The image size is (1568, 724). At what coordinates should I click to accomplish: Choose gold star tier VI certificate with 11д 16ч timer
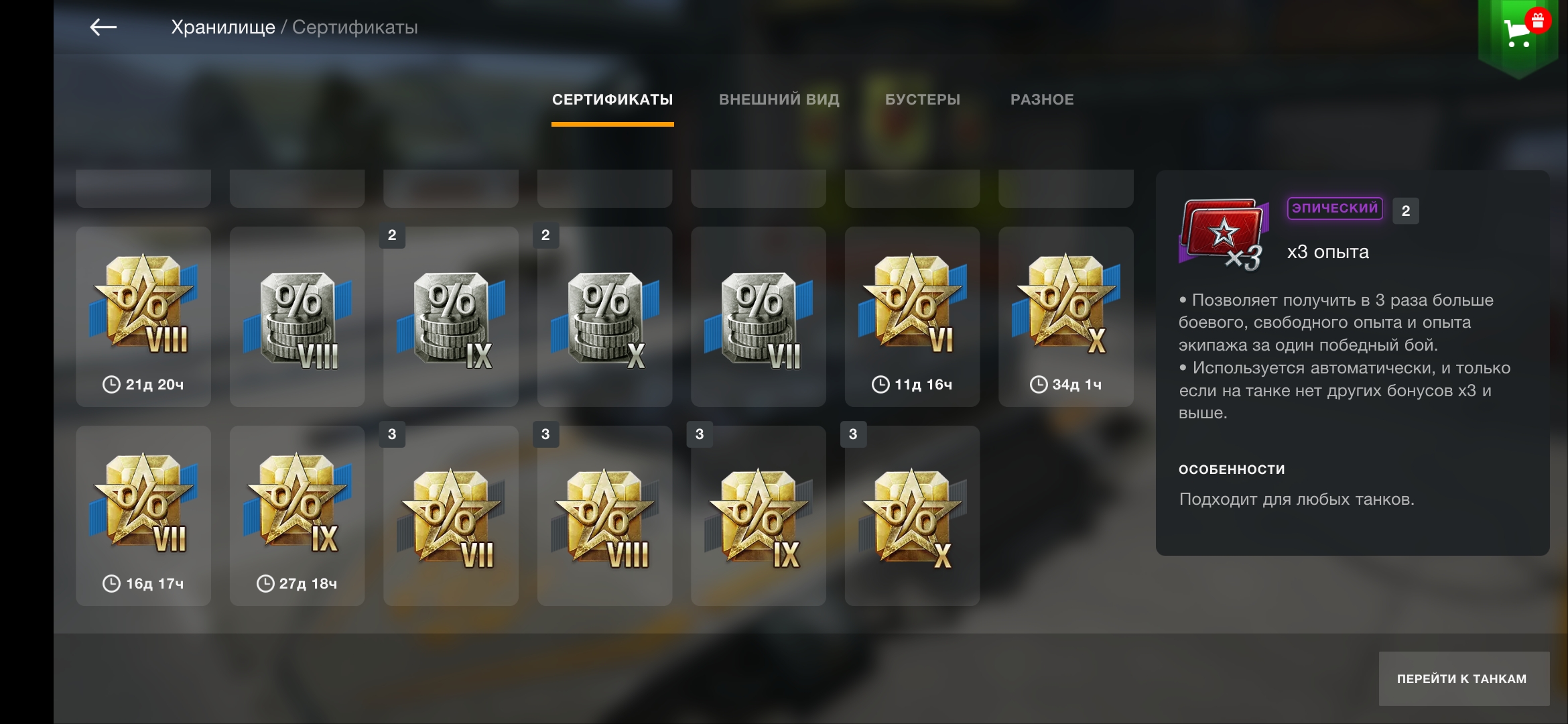[x=912, y=316]
